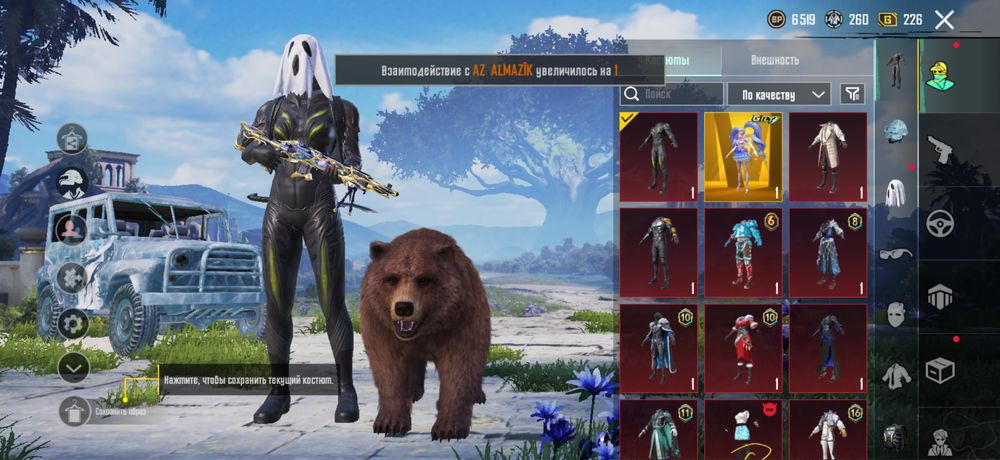Viewport: 1000px width, 460px height.
Task: Choose the white long coat costume
Action: [828, 156]
